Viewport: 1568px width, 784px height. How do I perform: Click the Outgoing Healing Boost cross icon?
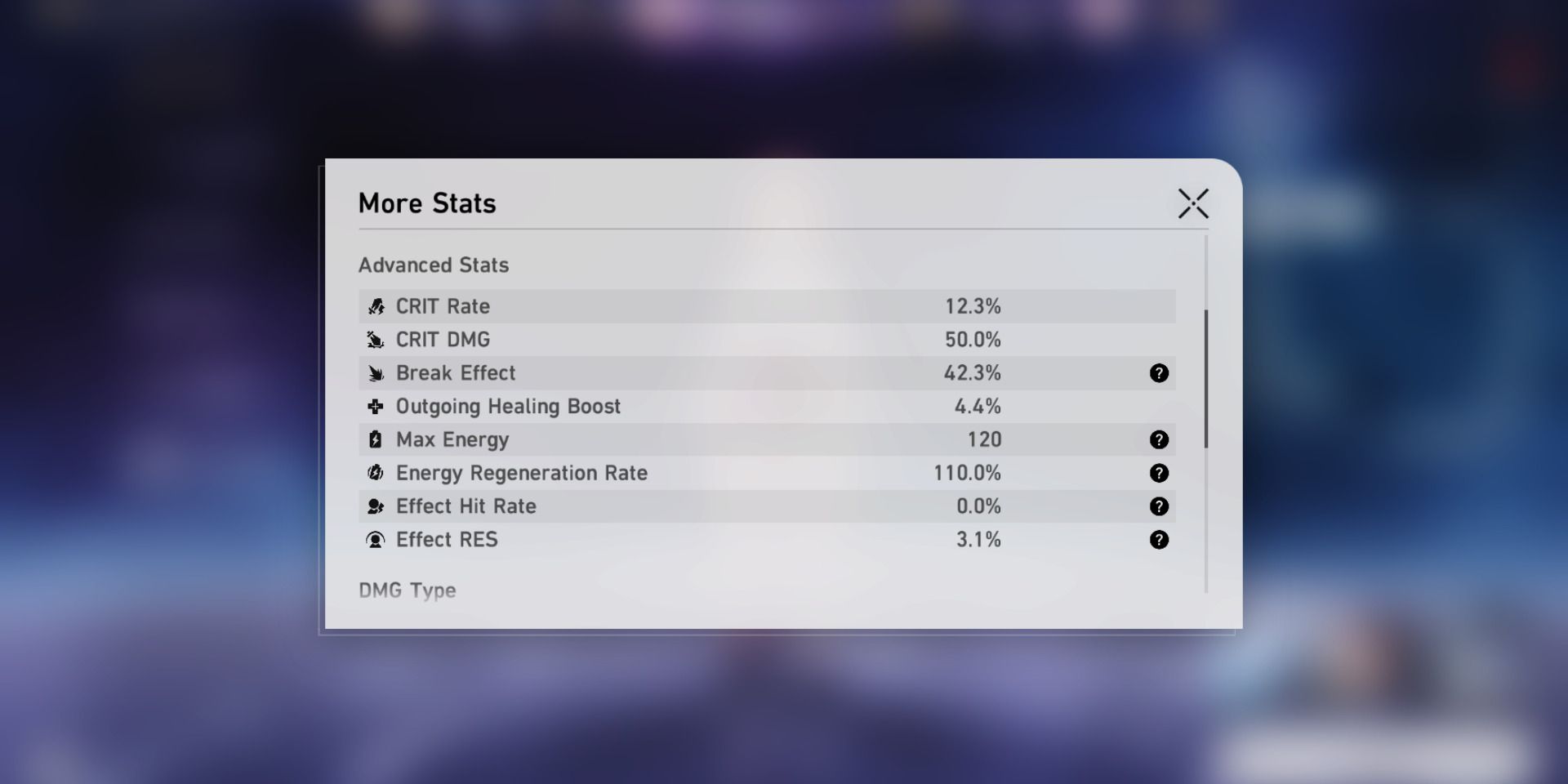pos(375,406)
